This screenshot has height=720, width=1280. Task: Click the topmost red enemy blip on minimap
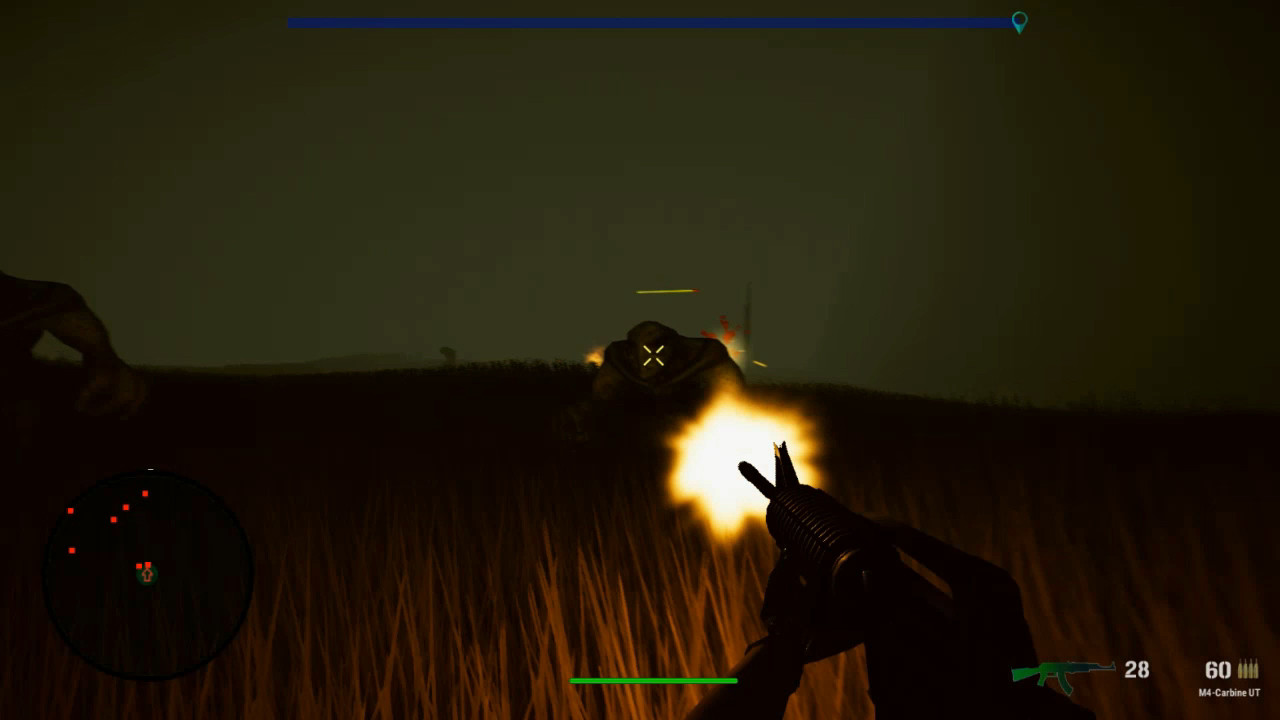click(145, 493)
